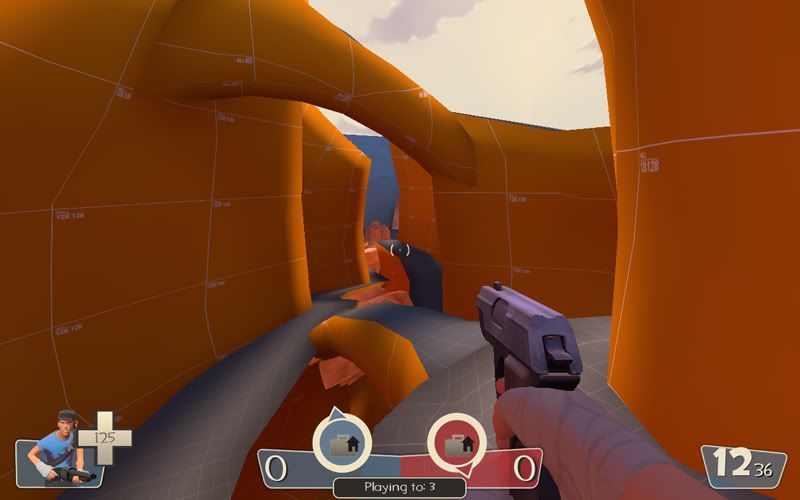Click the red team intelligence briefcase icon

(457, 441)
